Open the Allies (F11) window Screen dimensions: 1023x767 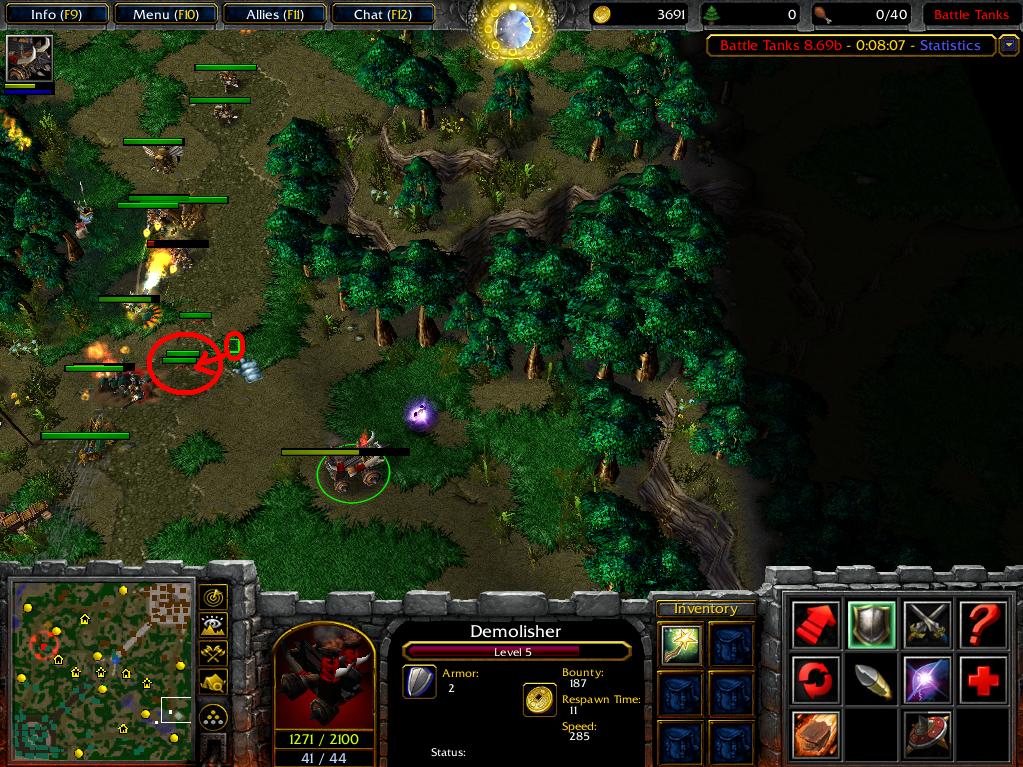pos(276,14)
